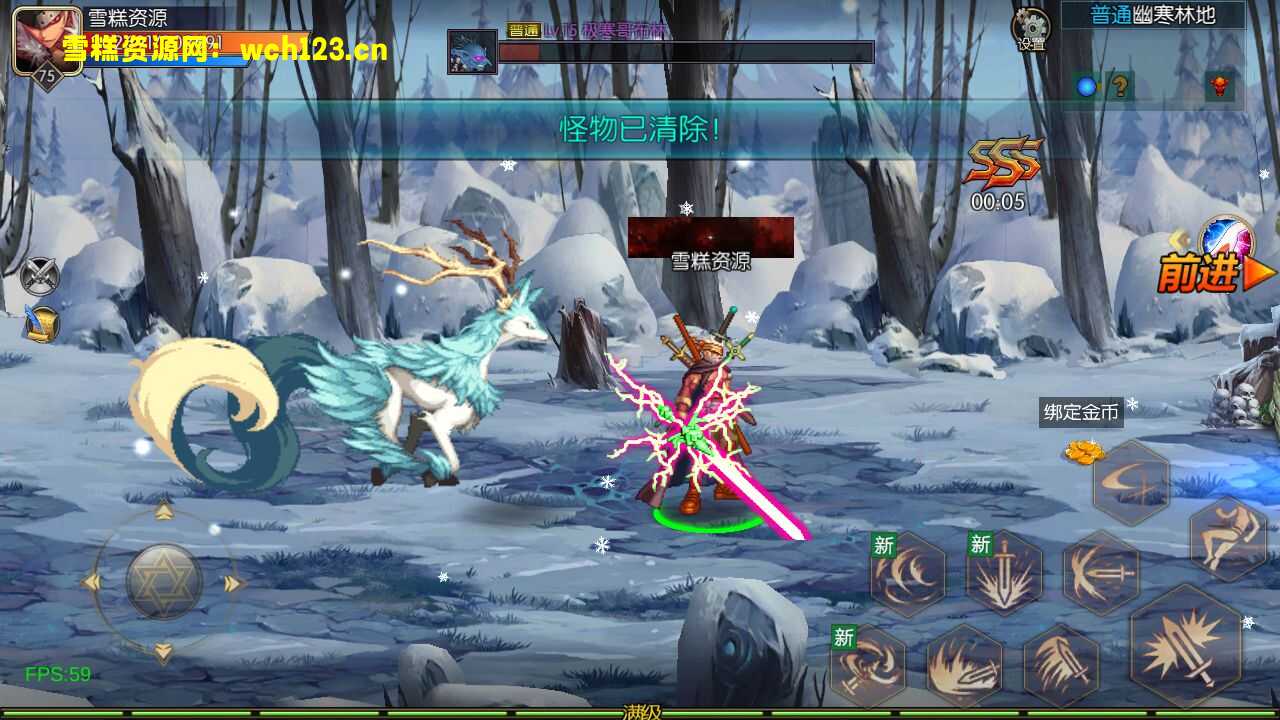
Task: Select the red character icon at top right
Action: [1220, 85]
